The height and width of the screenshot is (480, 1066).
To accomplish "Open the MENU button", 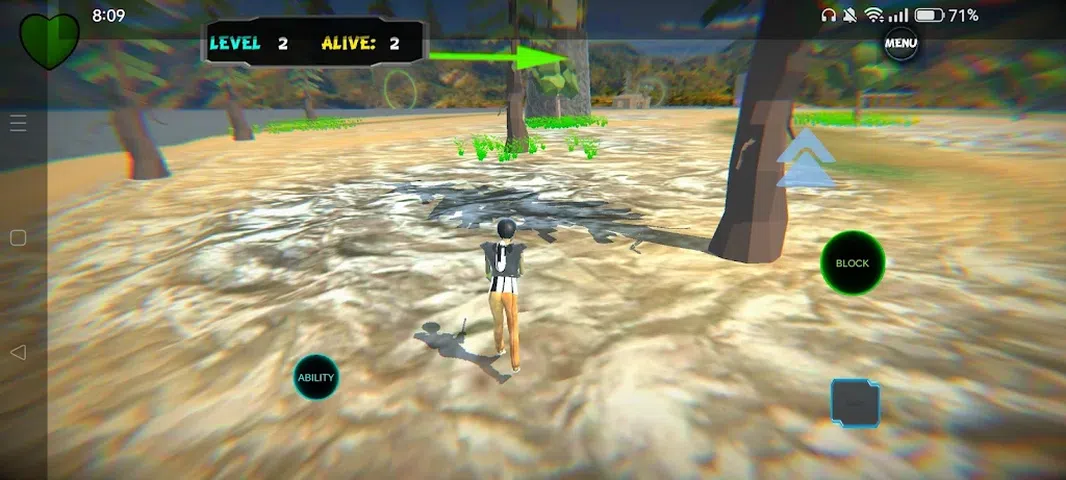I will point(901,43).
